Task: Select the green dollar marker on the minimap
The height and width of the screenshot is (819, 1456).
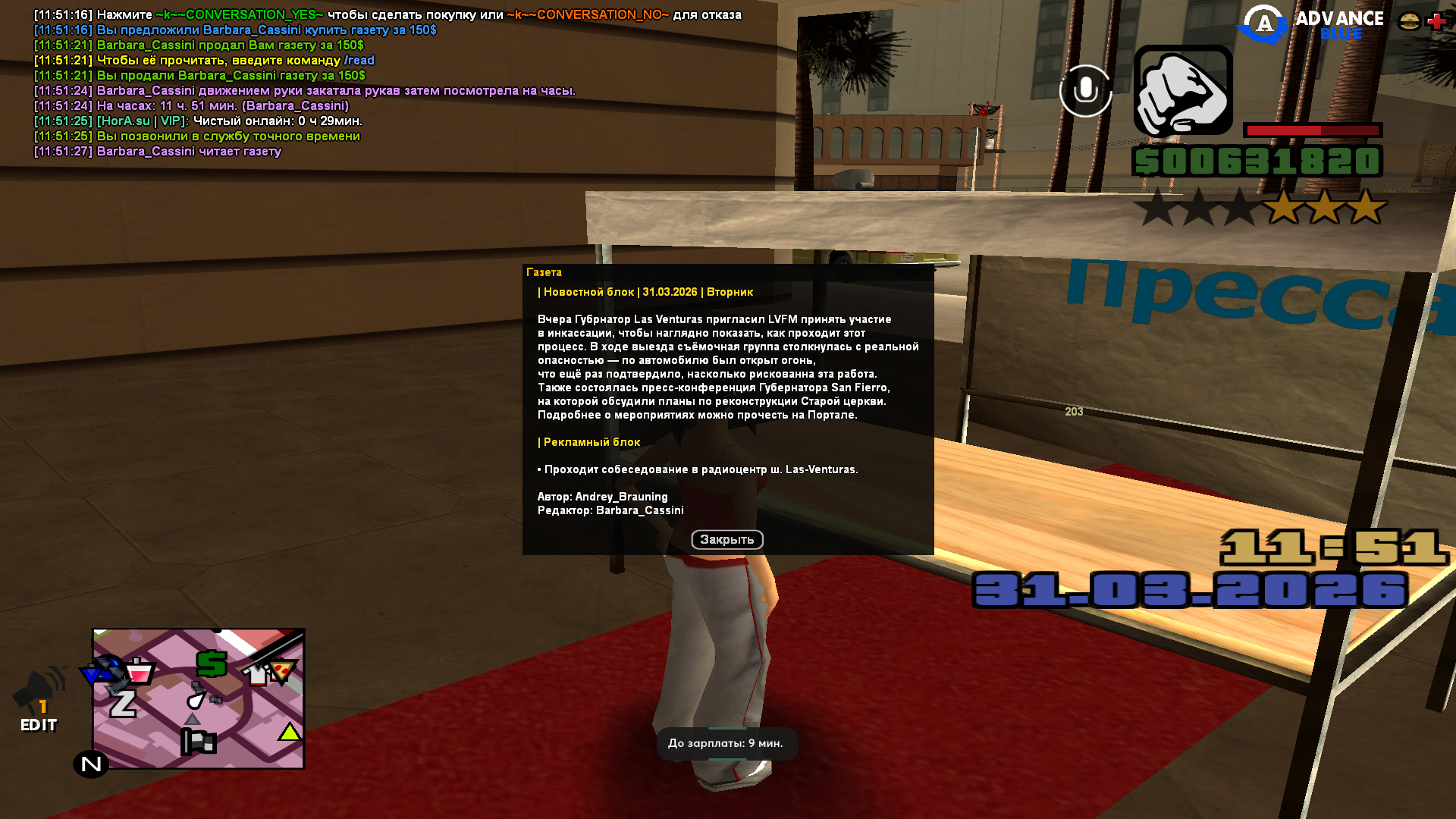Action: pyautogui.click(x=211, y=664)
